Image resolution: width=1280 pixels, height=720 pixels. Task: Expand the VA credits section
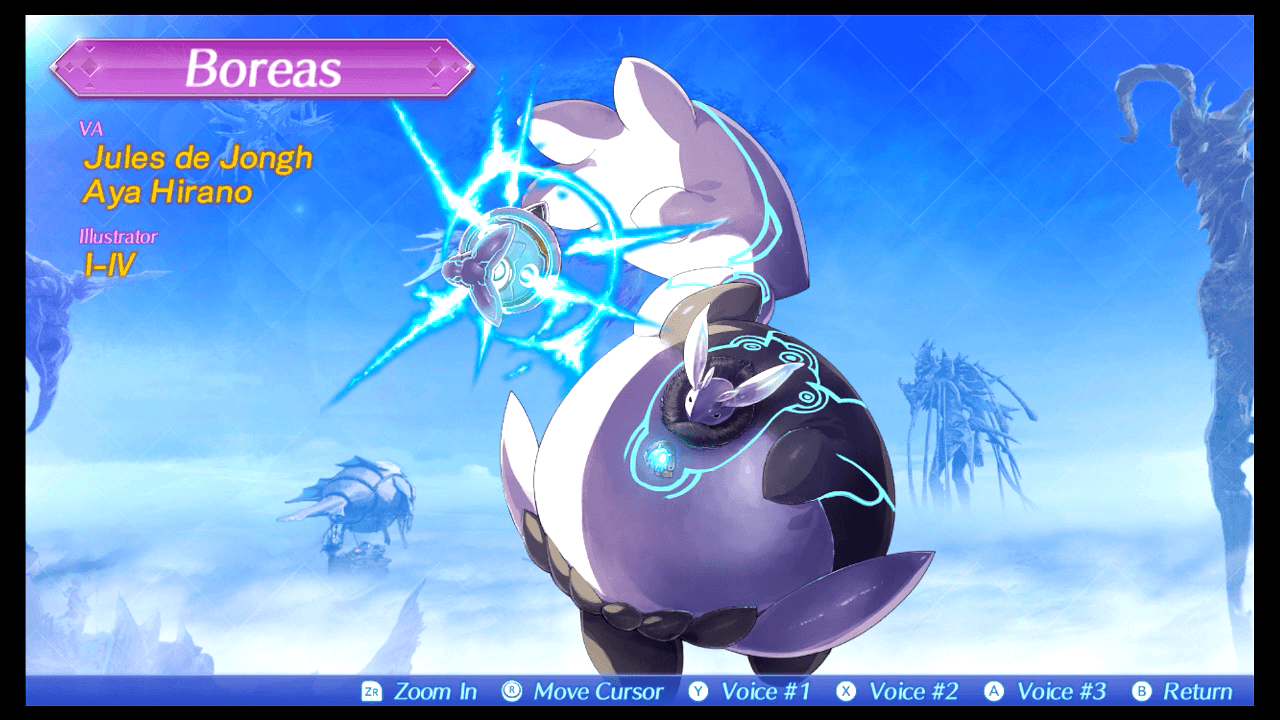click(90, 129)
